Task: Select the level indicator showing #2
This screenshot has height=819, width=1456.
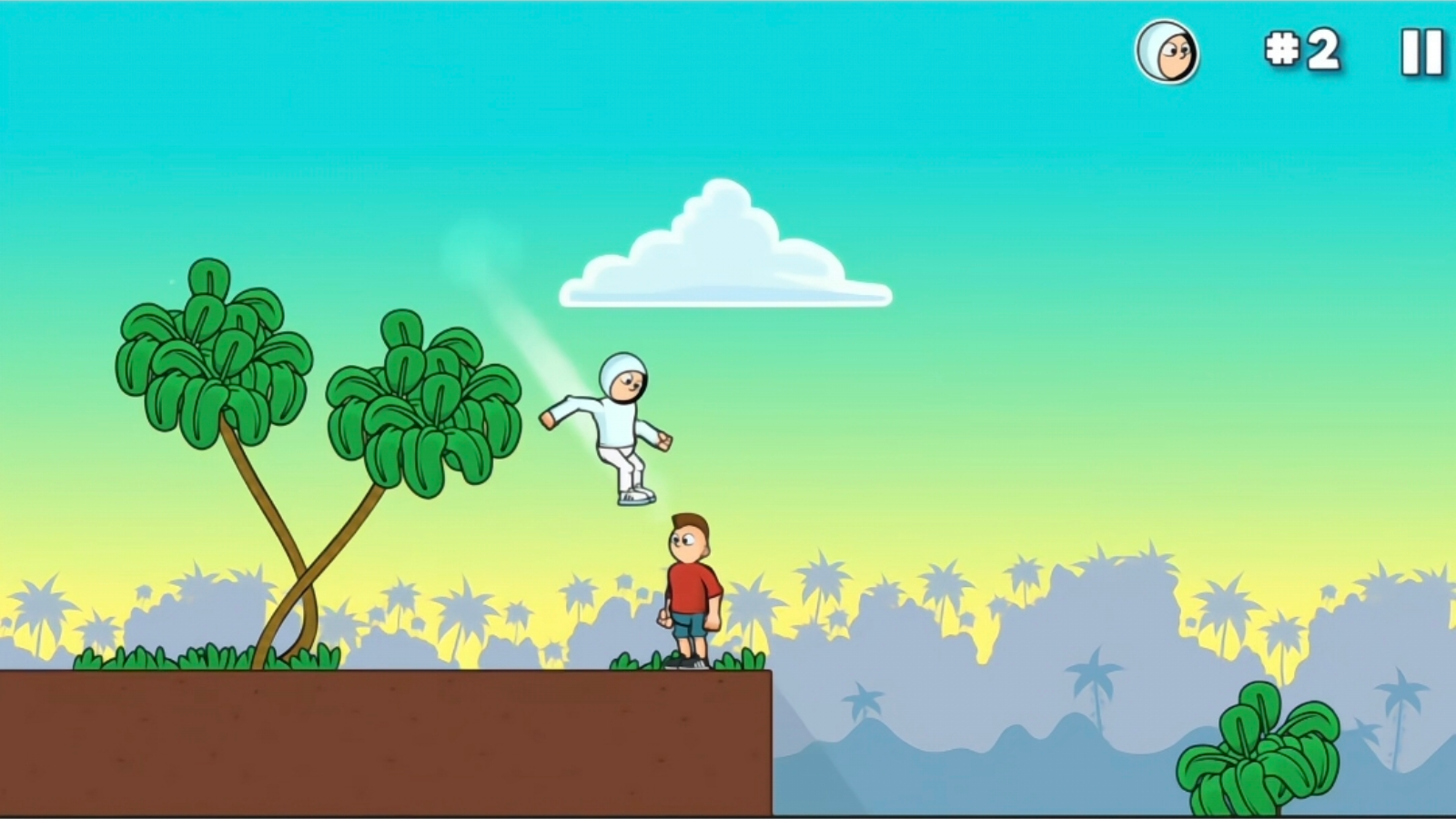Action: [x=1301, y=52]
